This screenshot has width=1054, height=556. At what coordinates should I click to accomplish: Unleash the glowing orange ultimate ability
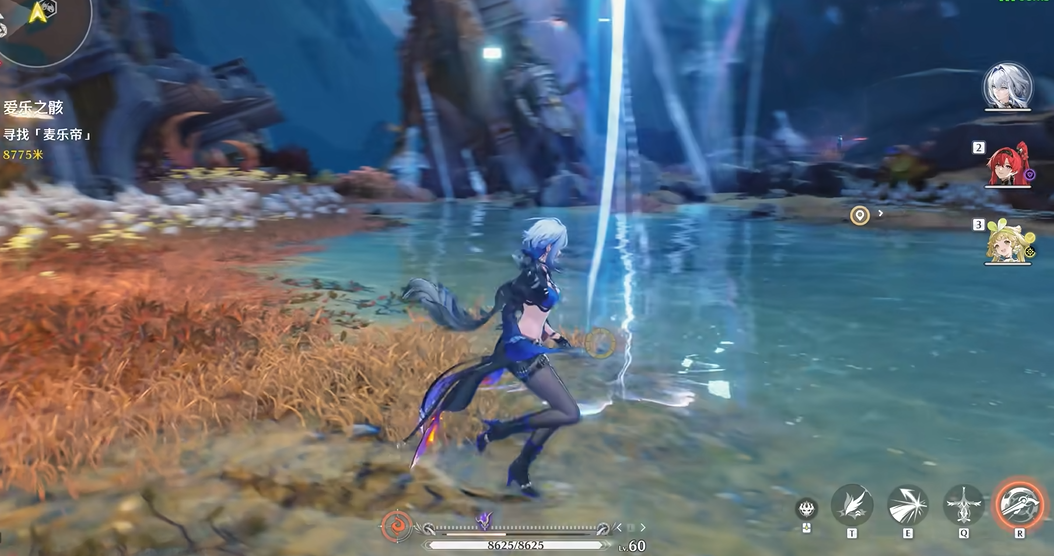[x=1020, y=504]
